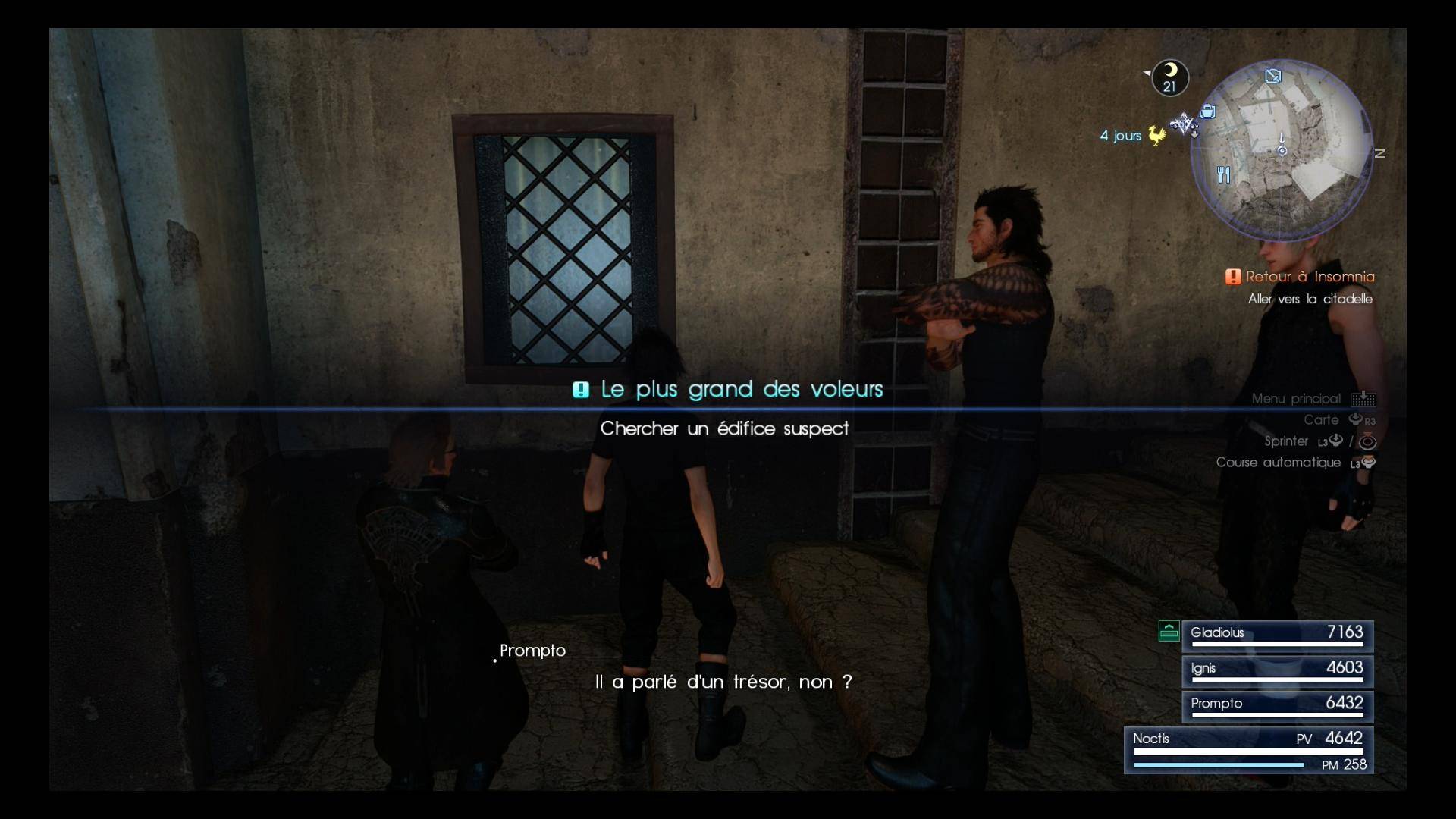Image resolution: width=1456 pixels, height=819 pixels.
Task: Select the Noctis status panel
Action: point(1248,750)
